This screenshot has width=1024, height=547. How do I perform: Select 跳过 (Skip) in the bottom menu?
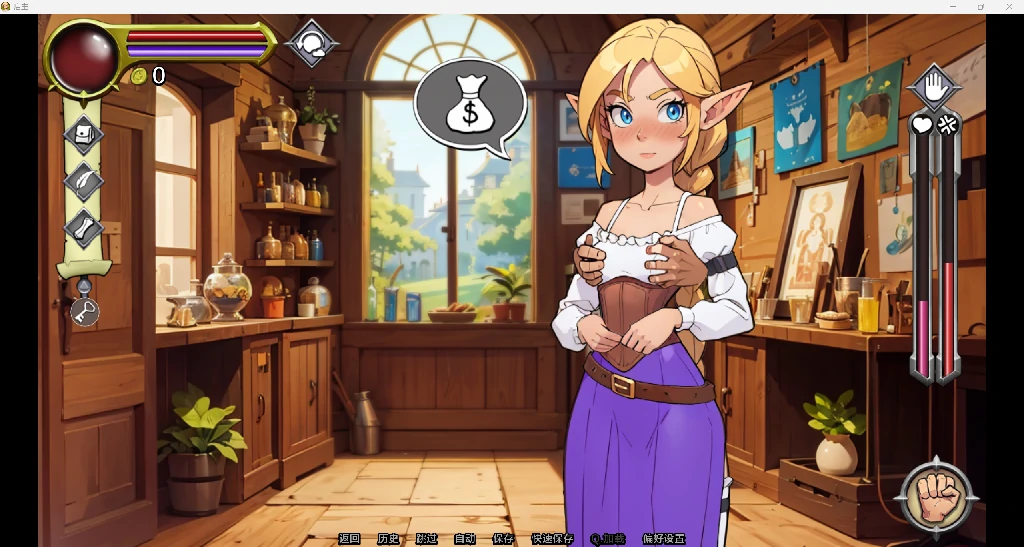coord(426,538)
